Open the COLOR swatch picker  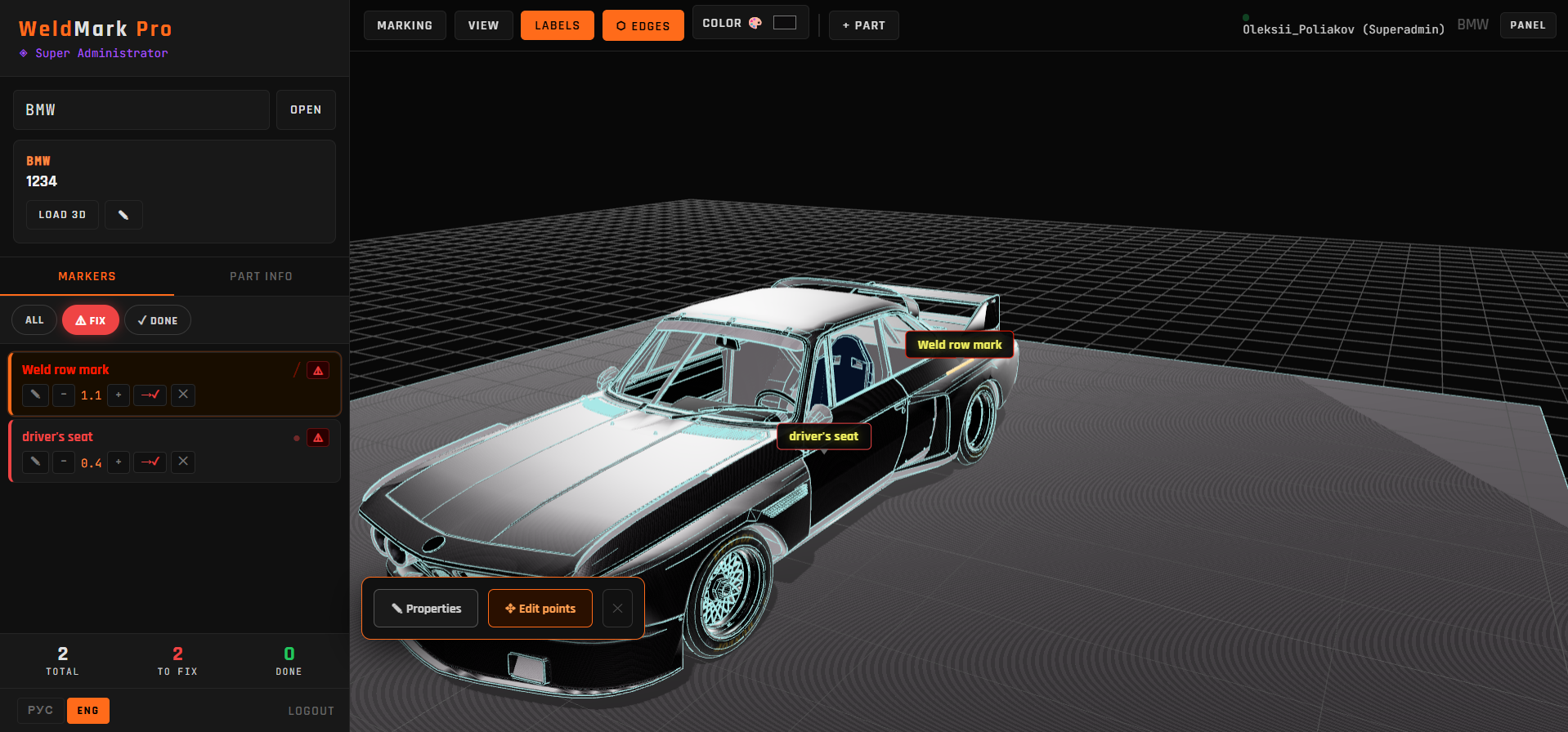tap(784, 22)
